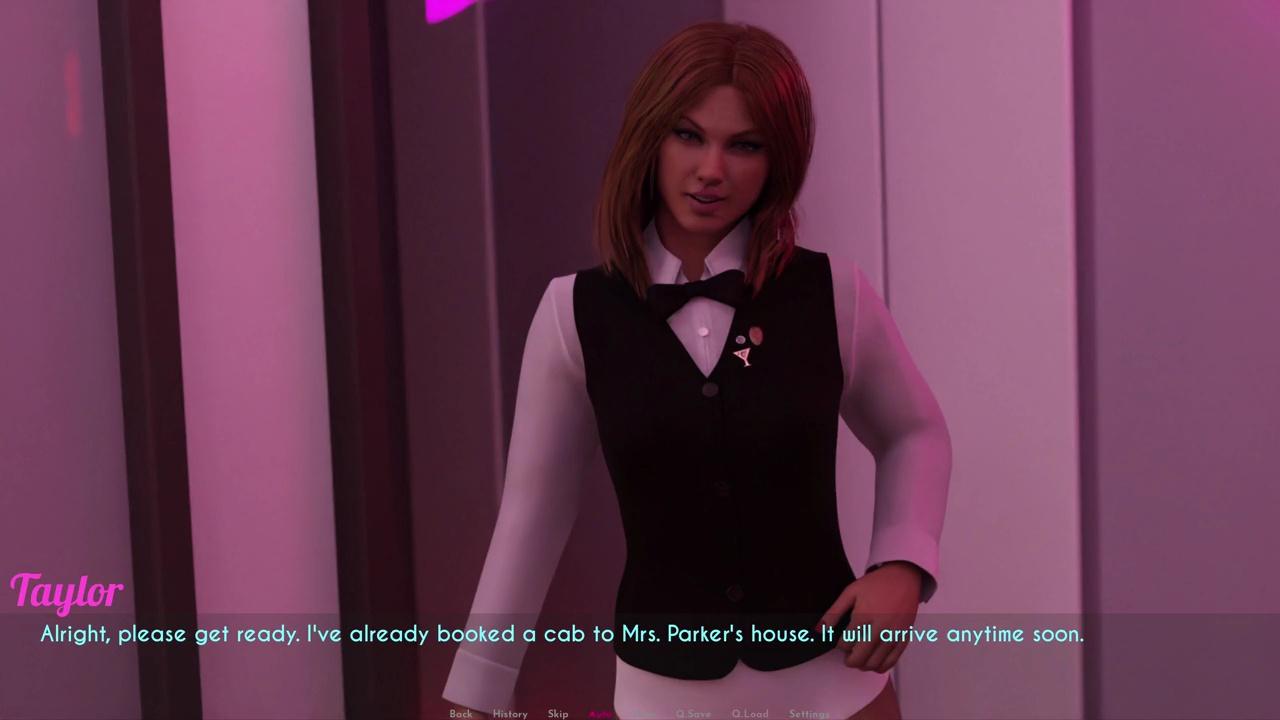Open the Settings menu
This screenshot has height=720, width=1280.
click(809, 713)
